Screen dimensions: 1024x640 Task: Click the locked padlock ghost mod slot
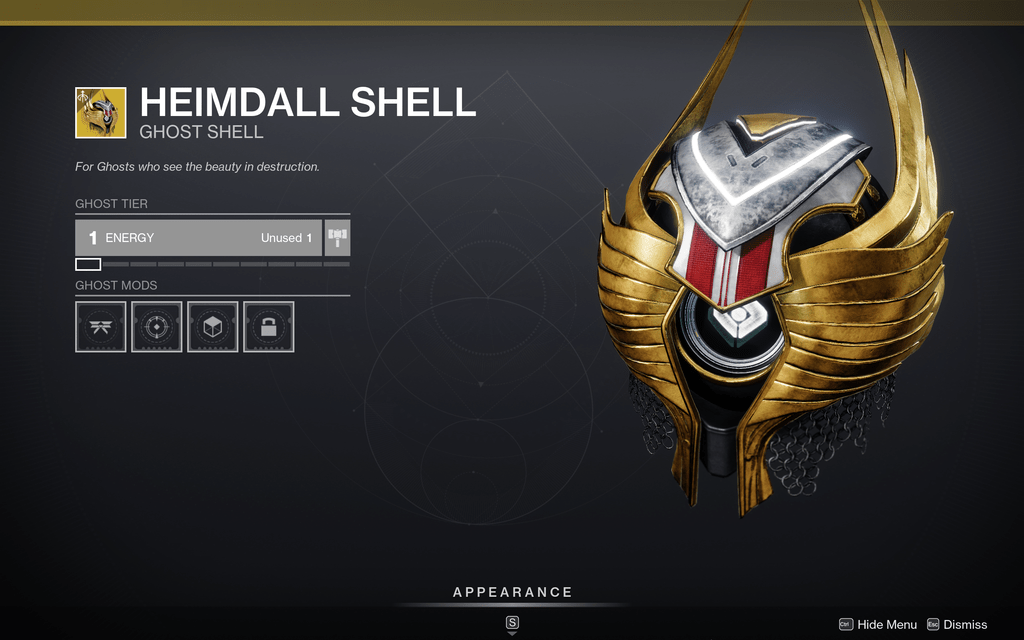(x=269, y=327)
